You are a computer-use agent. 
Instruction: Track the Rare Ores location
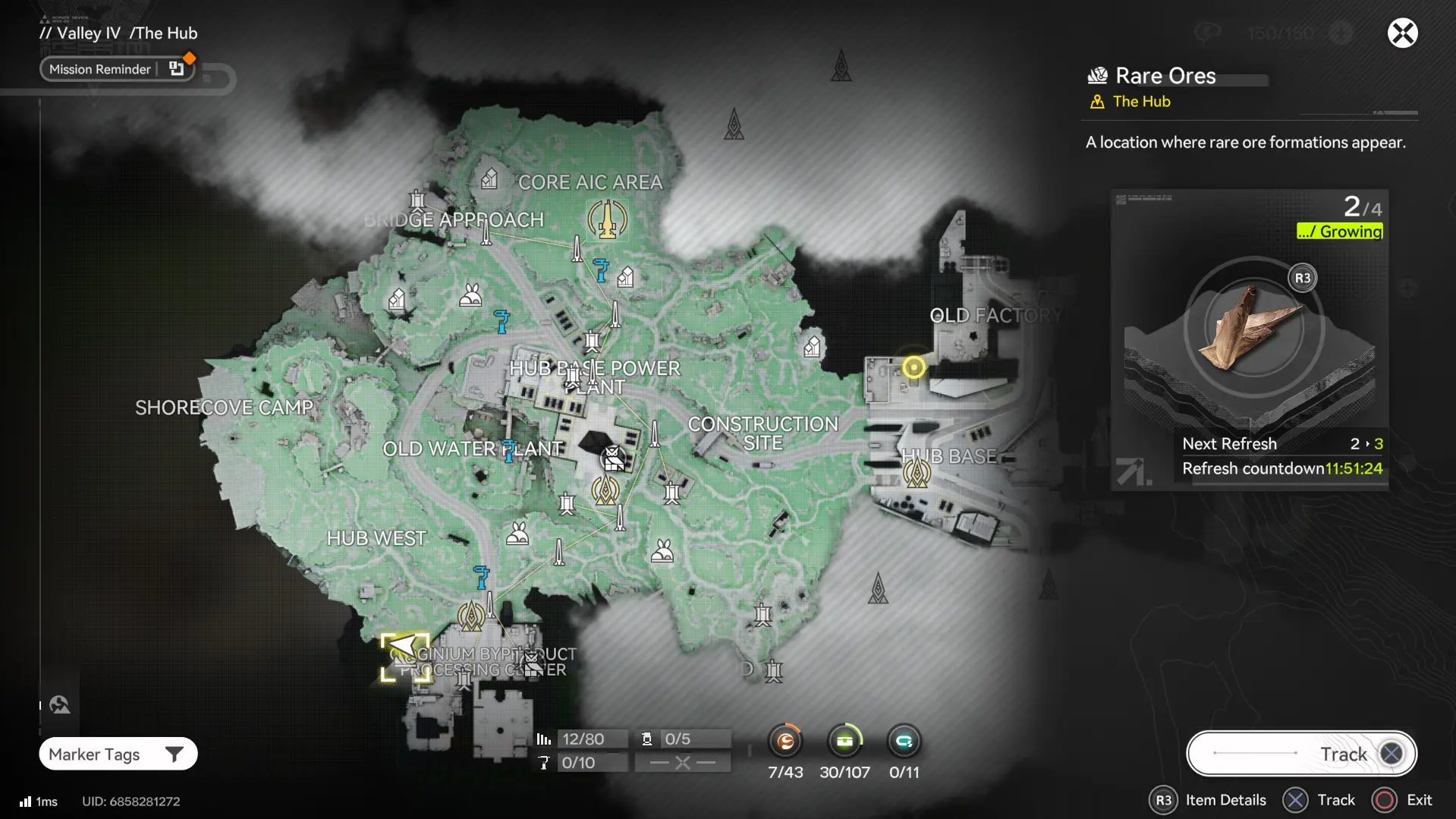1301,754
